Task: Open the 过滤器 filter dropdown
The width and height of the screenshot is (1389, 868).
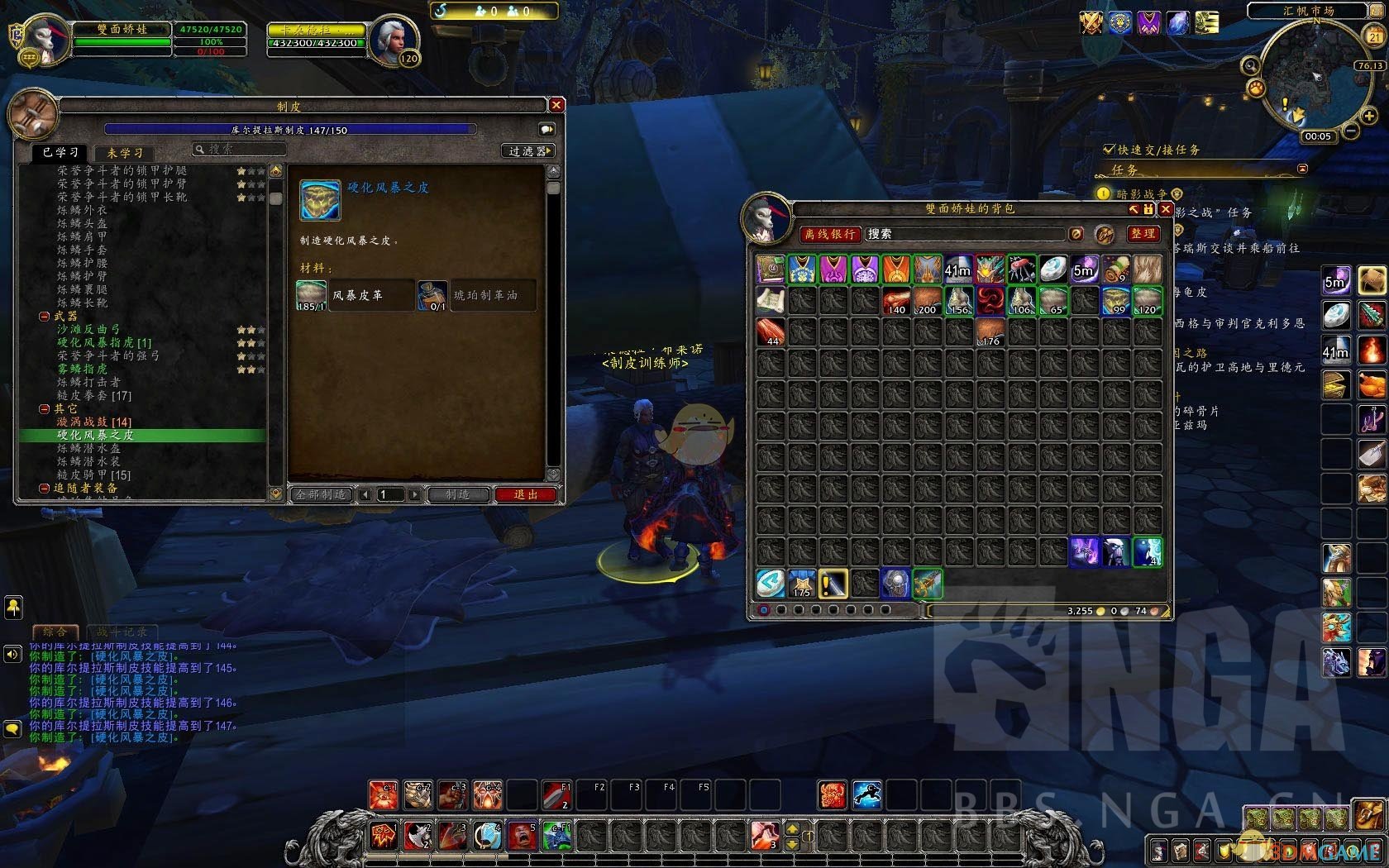Action: 529,151
